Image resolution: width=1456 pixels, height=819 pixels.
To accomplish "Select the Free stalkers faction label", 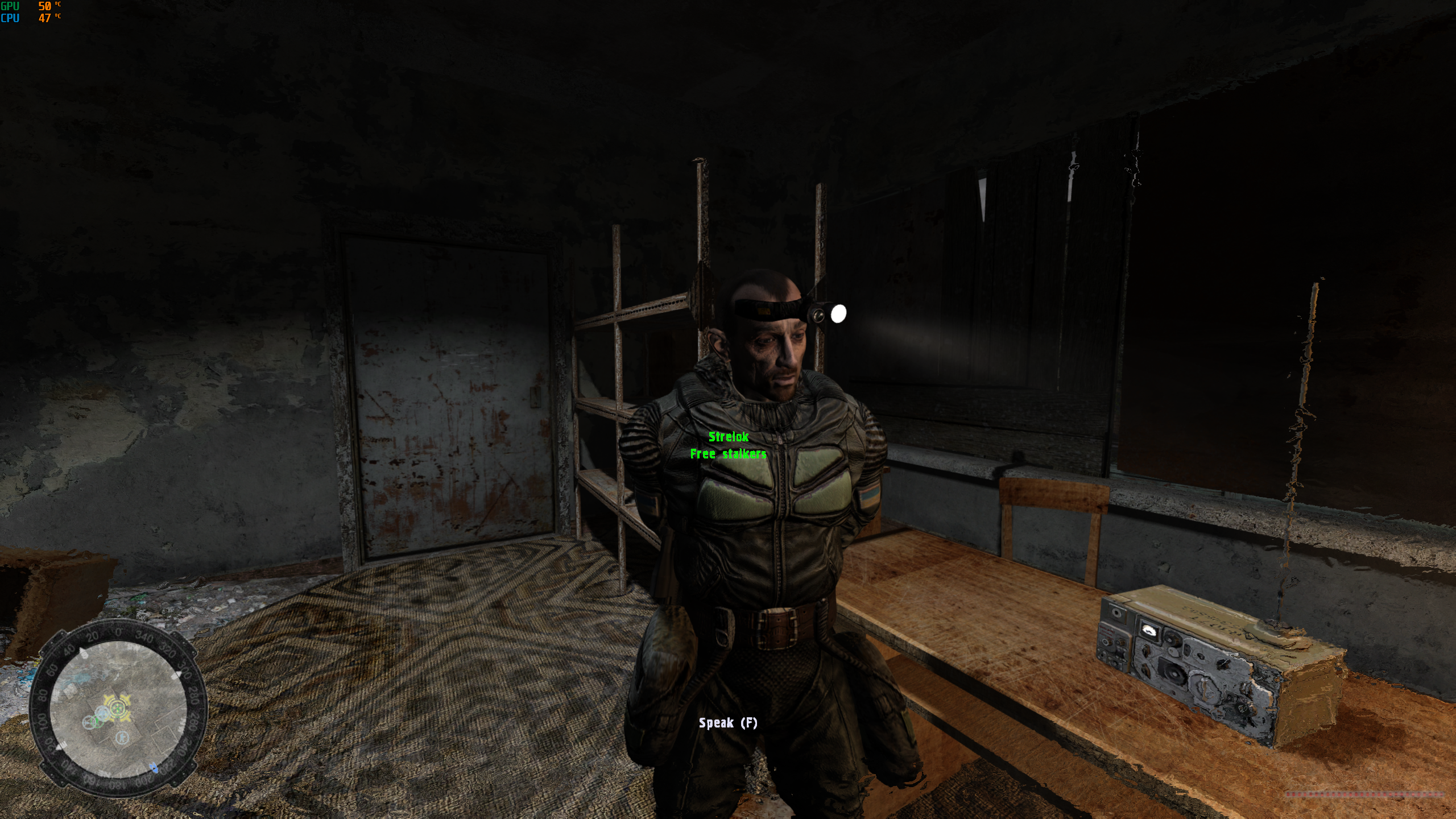I will (x=728, y=454).
